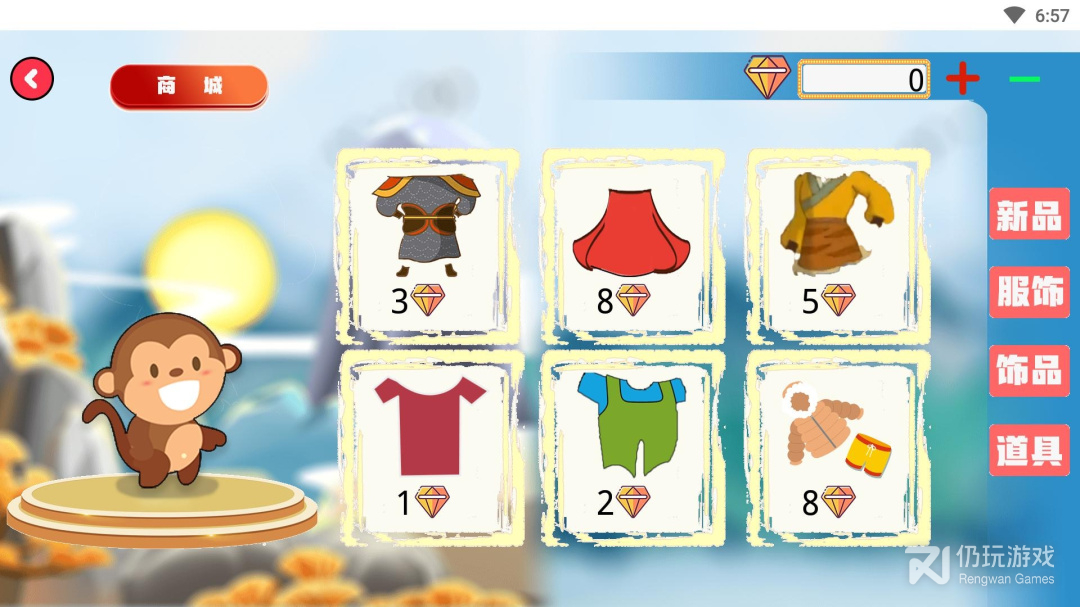
Task: Pick the yellow robe for 5 gems
Action: (837, 245)
